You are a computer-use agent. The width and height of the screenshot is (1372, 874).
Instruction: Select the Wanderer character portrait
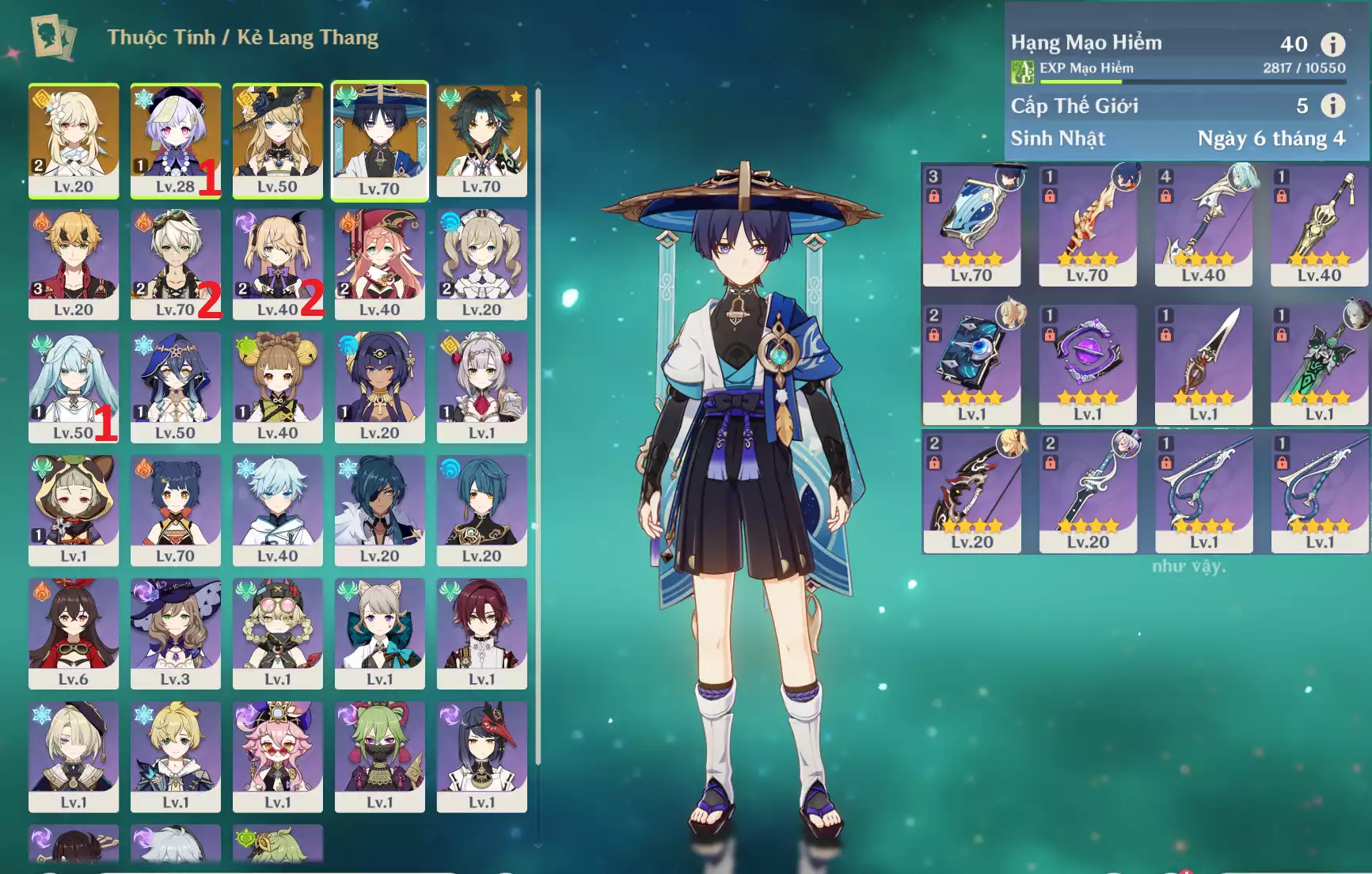point(379,140)
